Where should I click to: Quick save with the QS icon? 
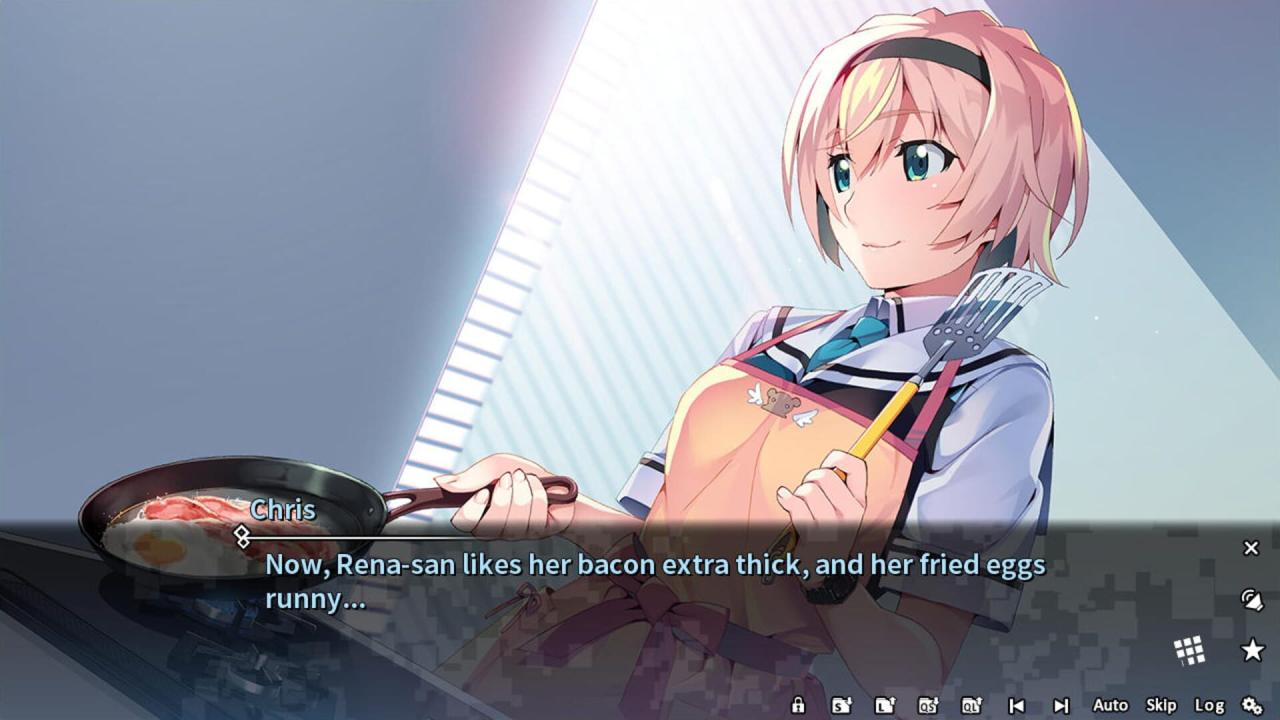click(x=928, y=705)
